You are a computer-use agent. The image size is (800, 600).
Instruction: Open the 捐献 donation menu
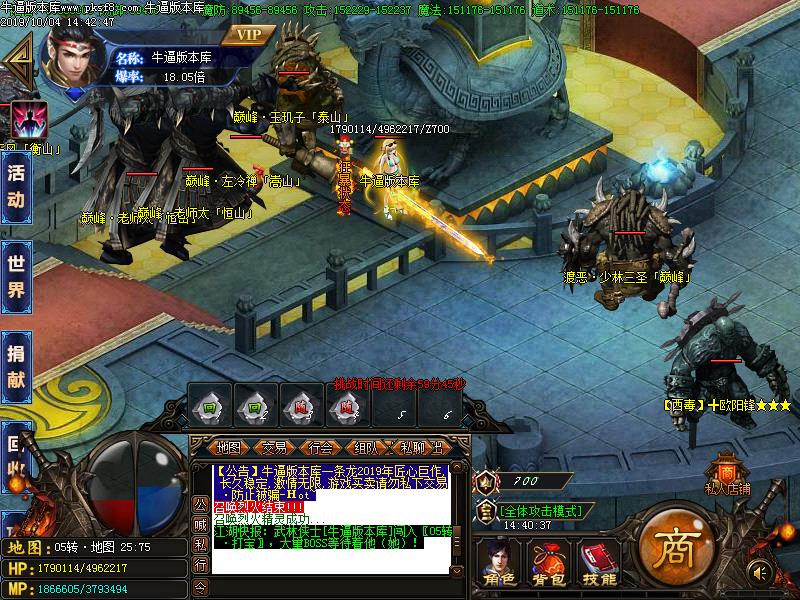pos(17,365)
